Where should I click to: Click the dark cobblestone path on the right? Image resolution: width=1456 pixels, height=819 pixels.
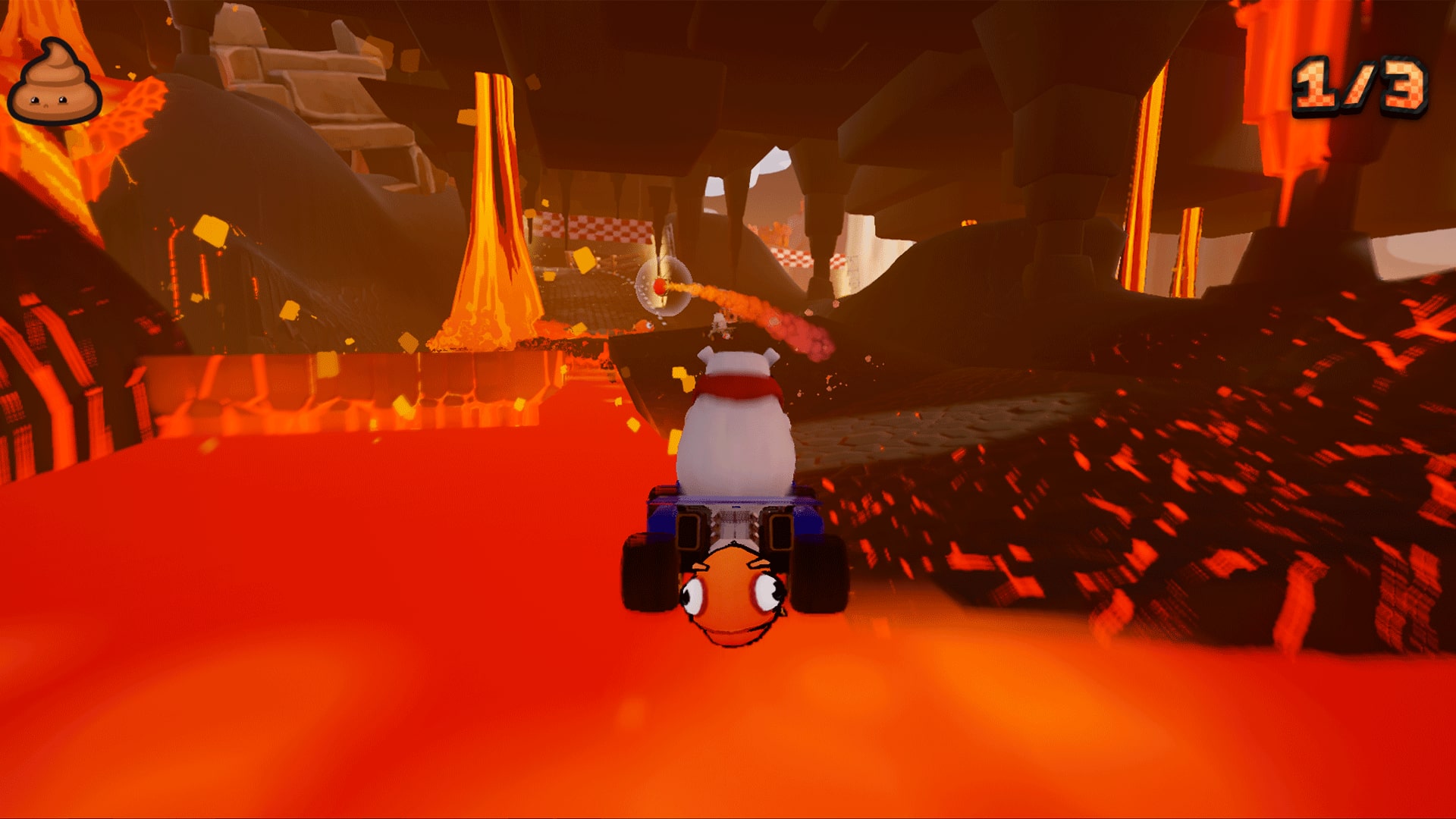pyautogui.click(x=986, y=432)
